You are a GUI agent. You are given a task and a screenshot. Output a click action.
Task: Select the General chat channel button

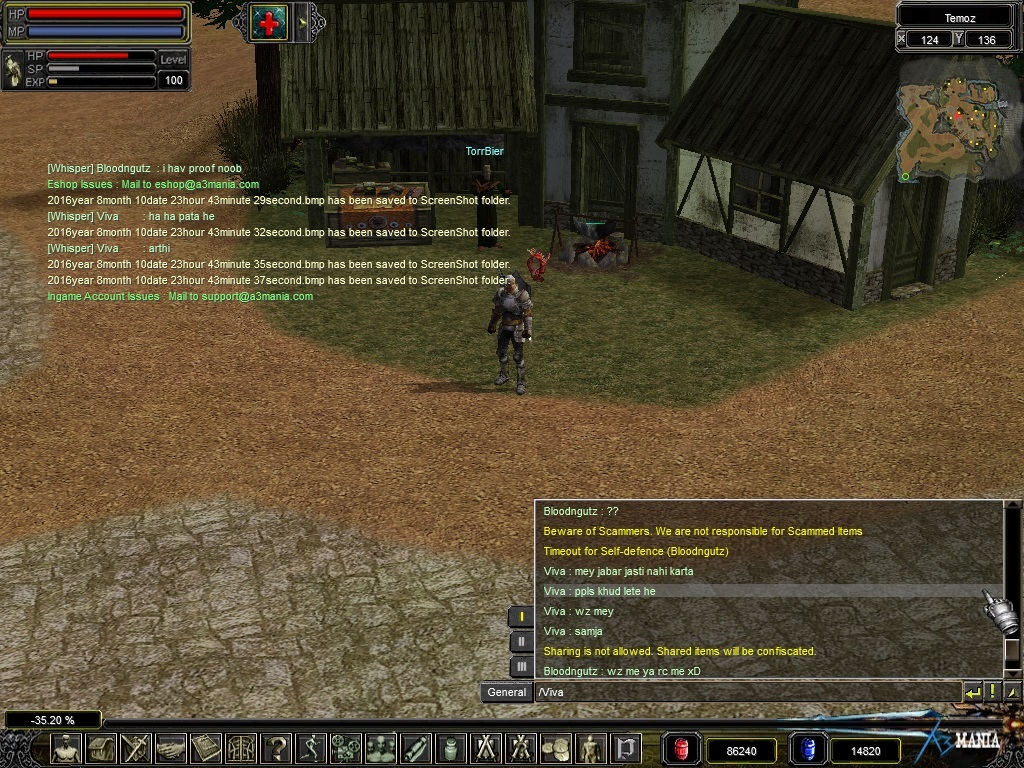[506, 692]
